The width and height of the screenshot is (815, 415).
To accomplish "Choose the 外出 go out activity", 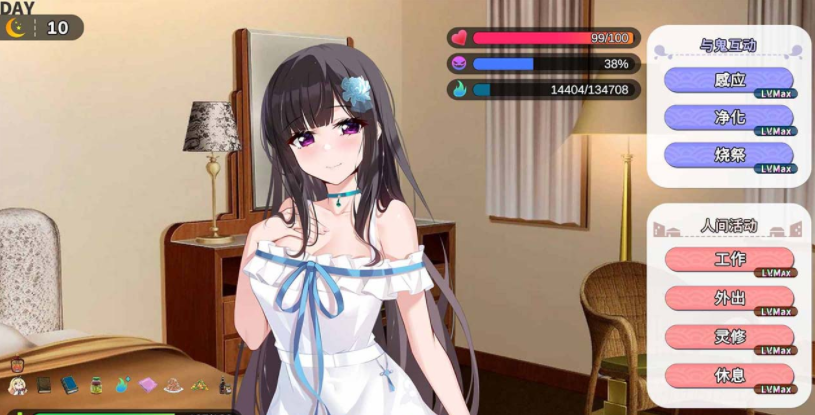I will coord(729,298).
